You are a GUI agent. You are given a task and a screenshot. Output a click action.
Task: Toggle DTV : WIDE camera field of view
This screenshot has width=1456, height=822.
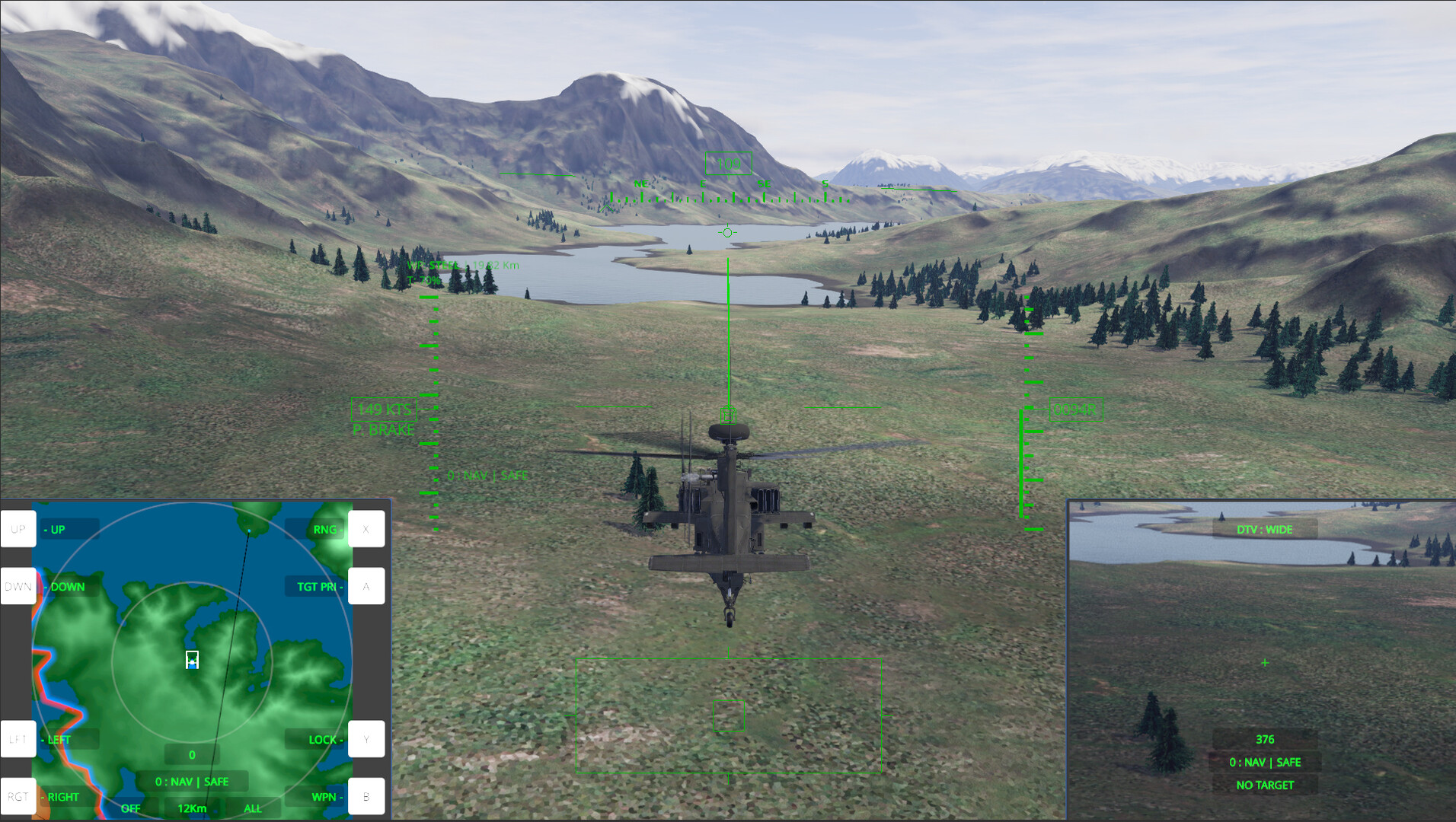[x=1265, y=529]
